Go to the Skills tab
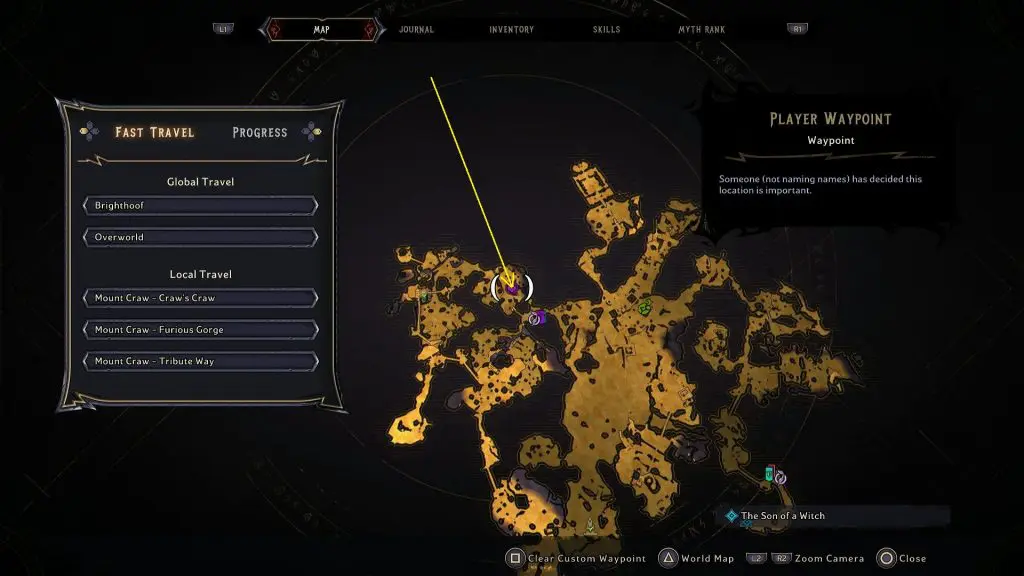The width and height of the screenshot is (1024, 576). [x=606, y=30]
